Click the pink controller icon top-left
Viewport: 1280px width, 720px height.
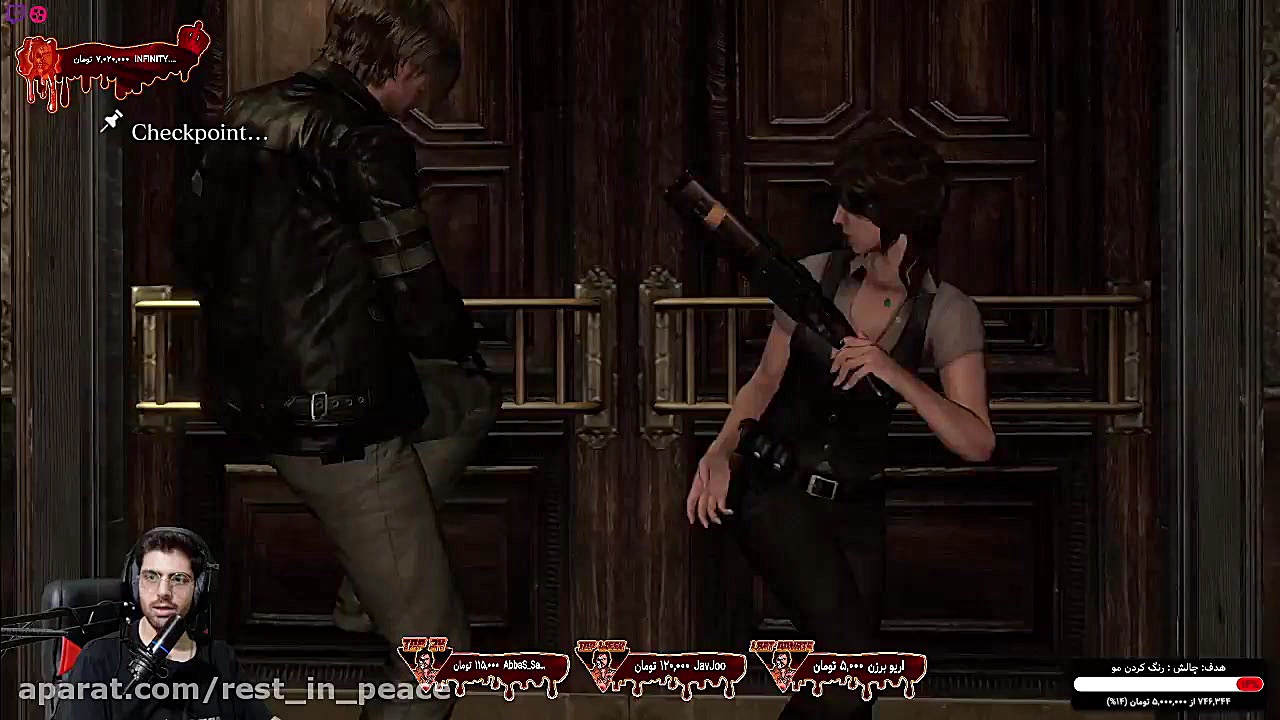click(37, 13)
